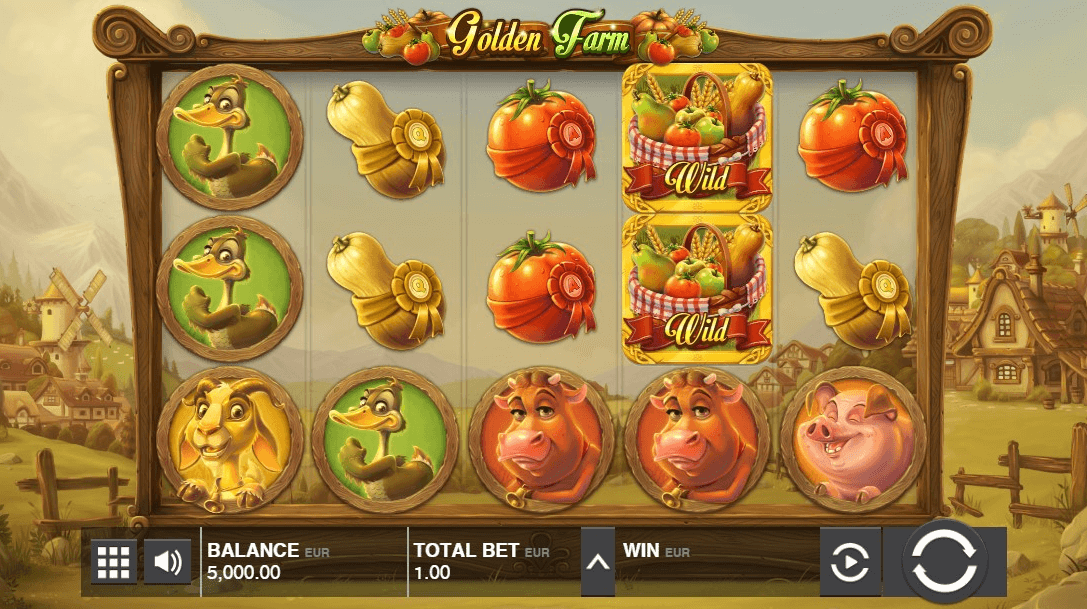Toggle the game sound

point(167,562)
